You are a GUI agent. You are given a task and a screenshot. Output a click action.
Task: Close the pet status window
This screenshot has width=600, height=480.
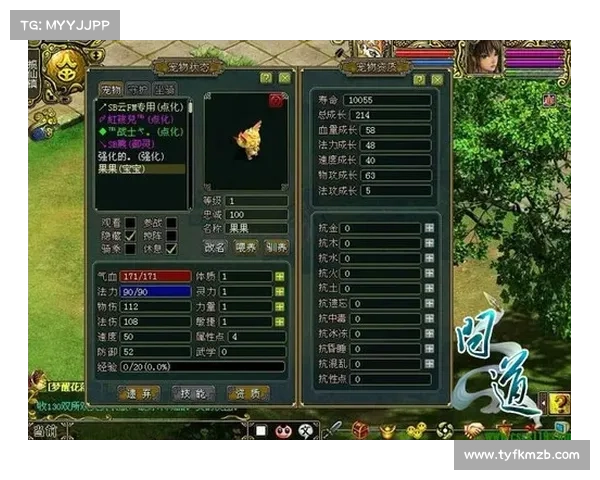(x=284, y=77)
